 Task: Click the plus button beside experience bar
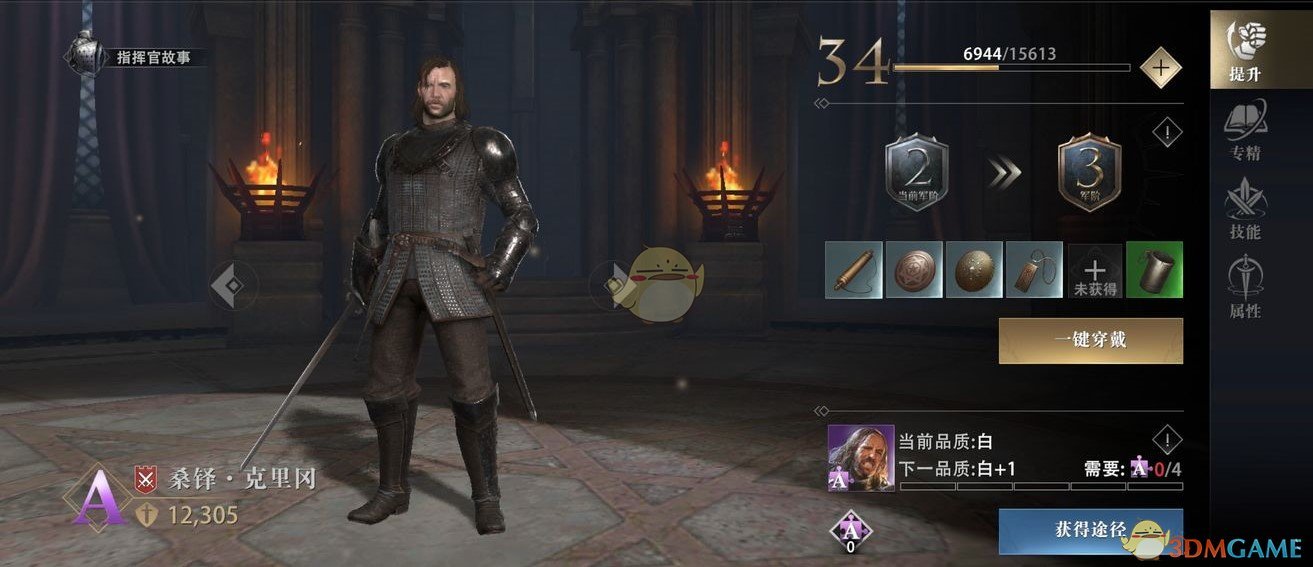click(1160, 68)
